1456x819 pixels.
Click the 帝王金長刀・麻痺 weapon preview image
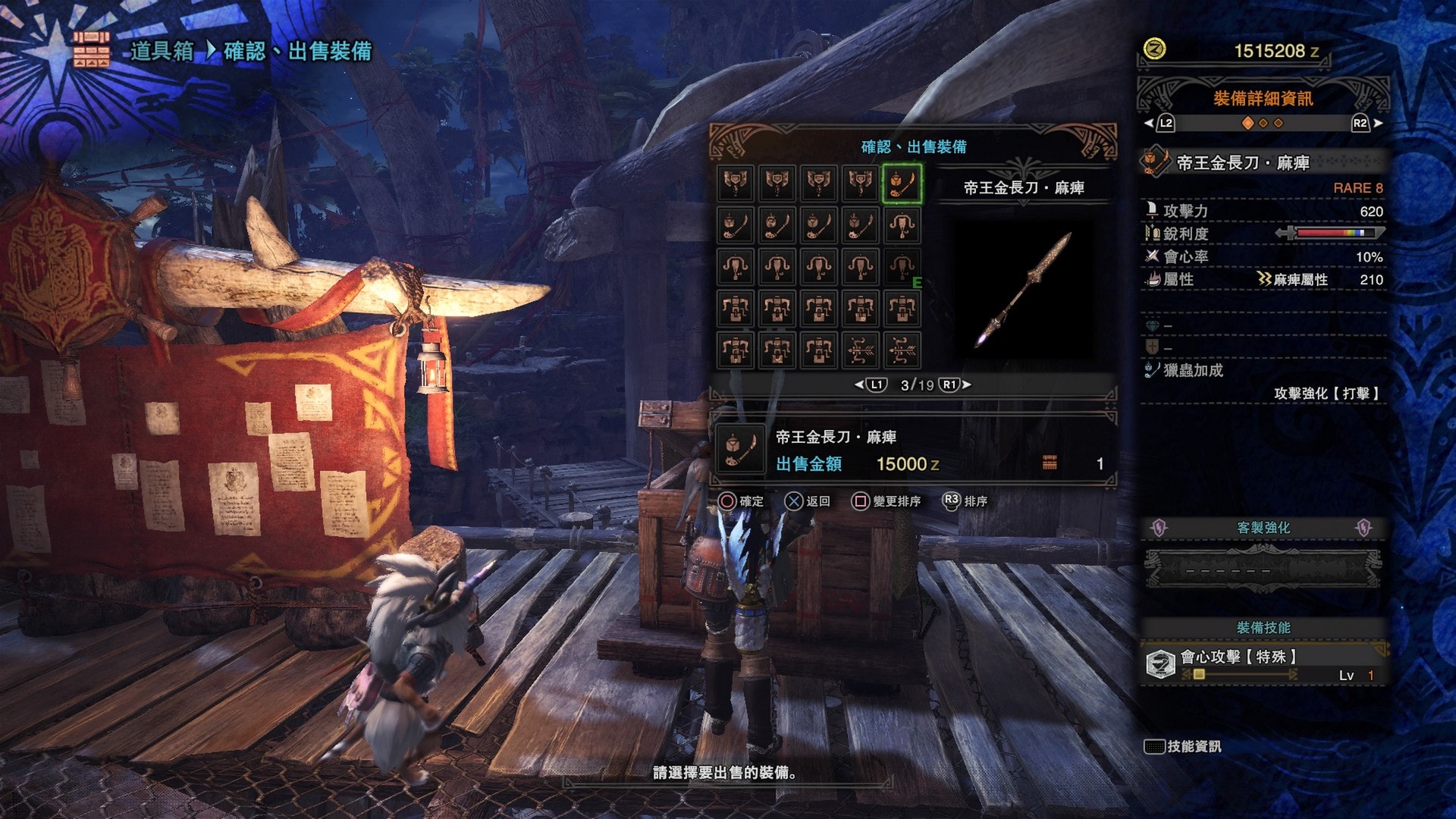coord(1024,290)
